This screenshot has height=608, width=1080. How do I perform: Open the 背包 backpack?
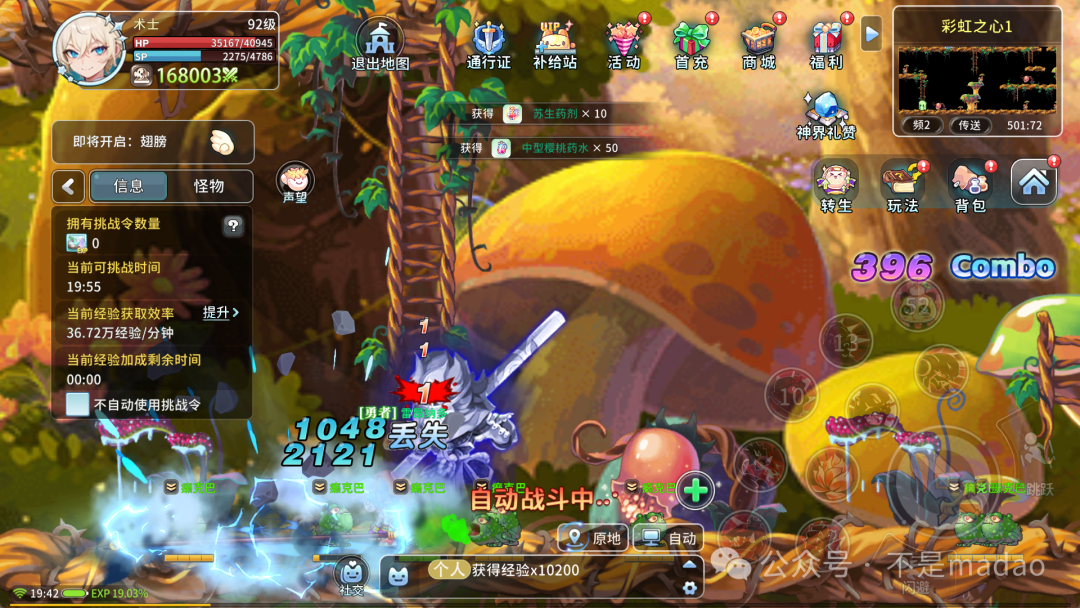click(970, 186)
